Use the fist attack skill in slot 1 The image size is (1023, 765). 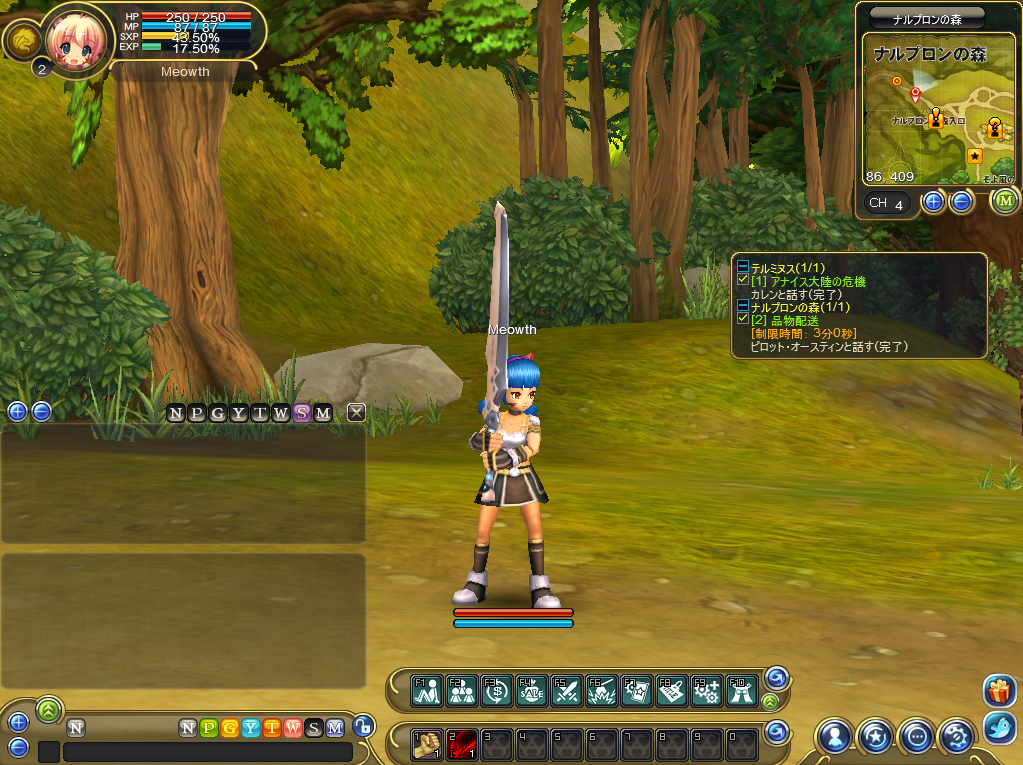point(427,744)
